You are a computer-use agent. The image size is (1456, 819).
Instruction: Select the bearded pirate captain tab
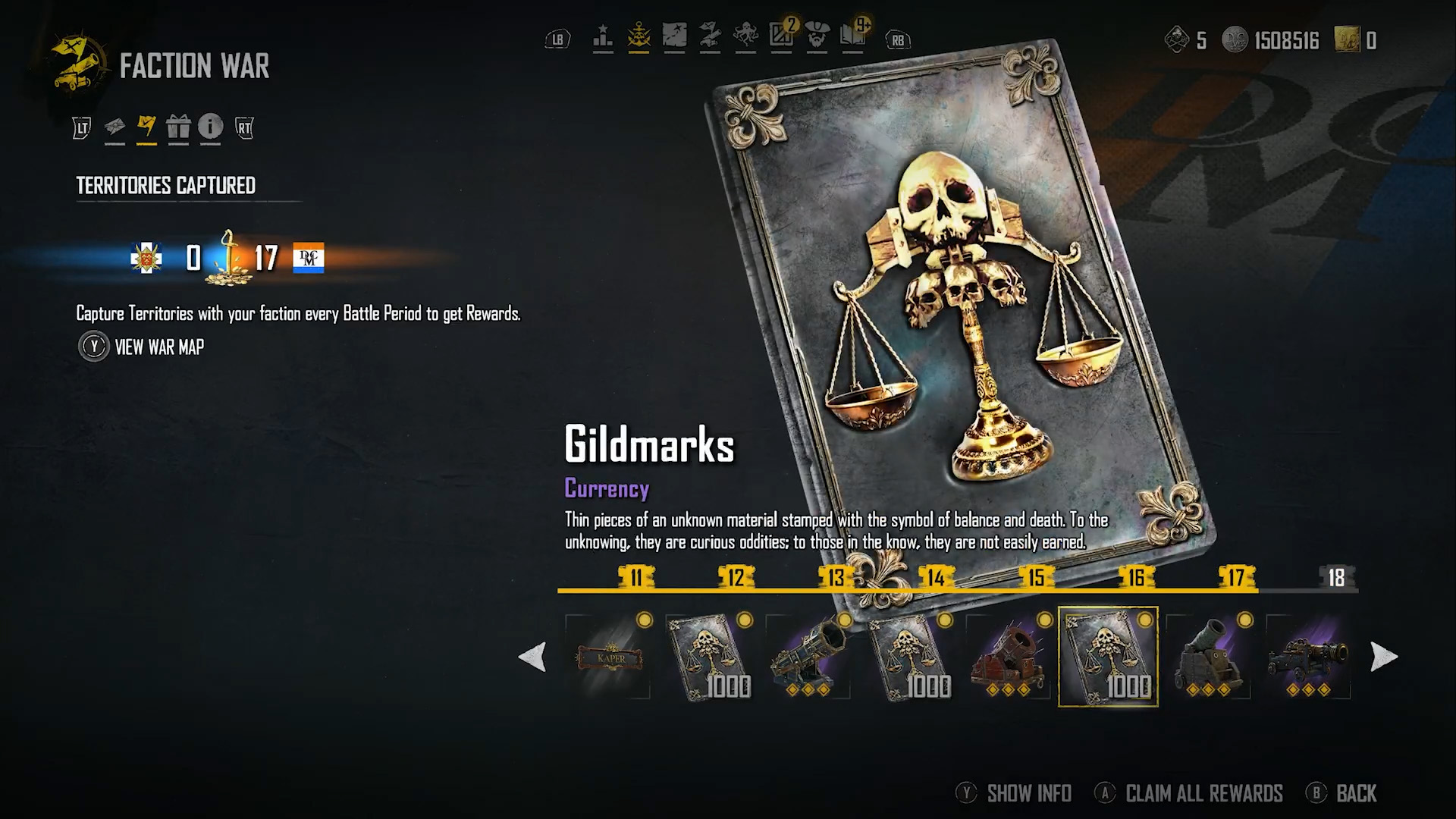pos(817,37)
